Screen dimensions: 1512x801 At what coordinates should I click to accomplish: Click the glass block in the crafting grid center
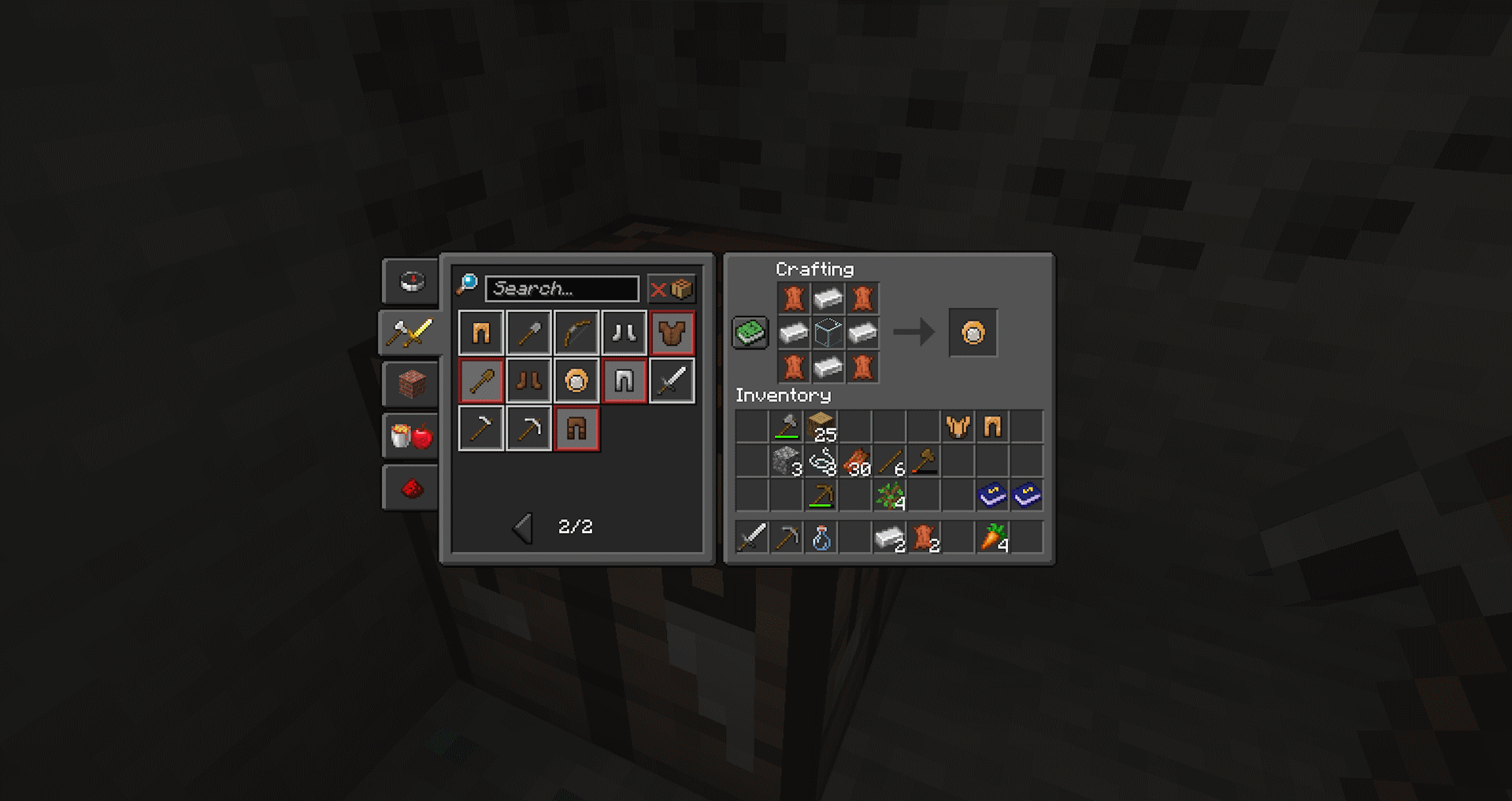click(x=828, y=332)
